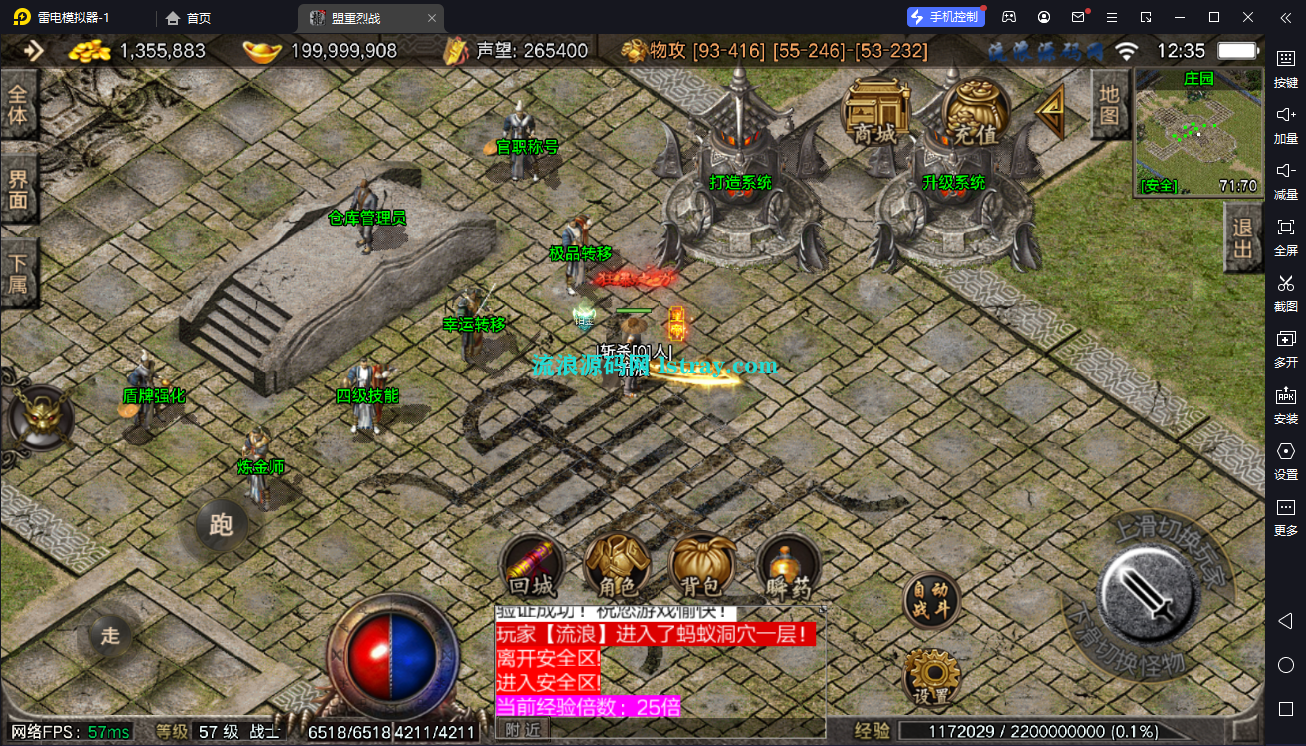Use the 回城 return-to-town scroll
The width and height of the screenshot is (1306, 746).
(x=532, y=566)
